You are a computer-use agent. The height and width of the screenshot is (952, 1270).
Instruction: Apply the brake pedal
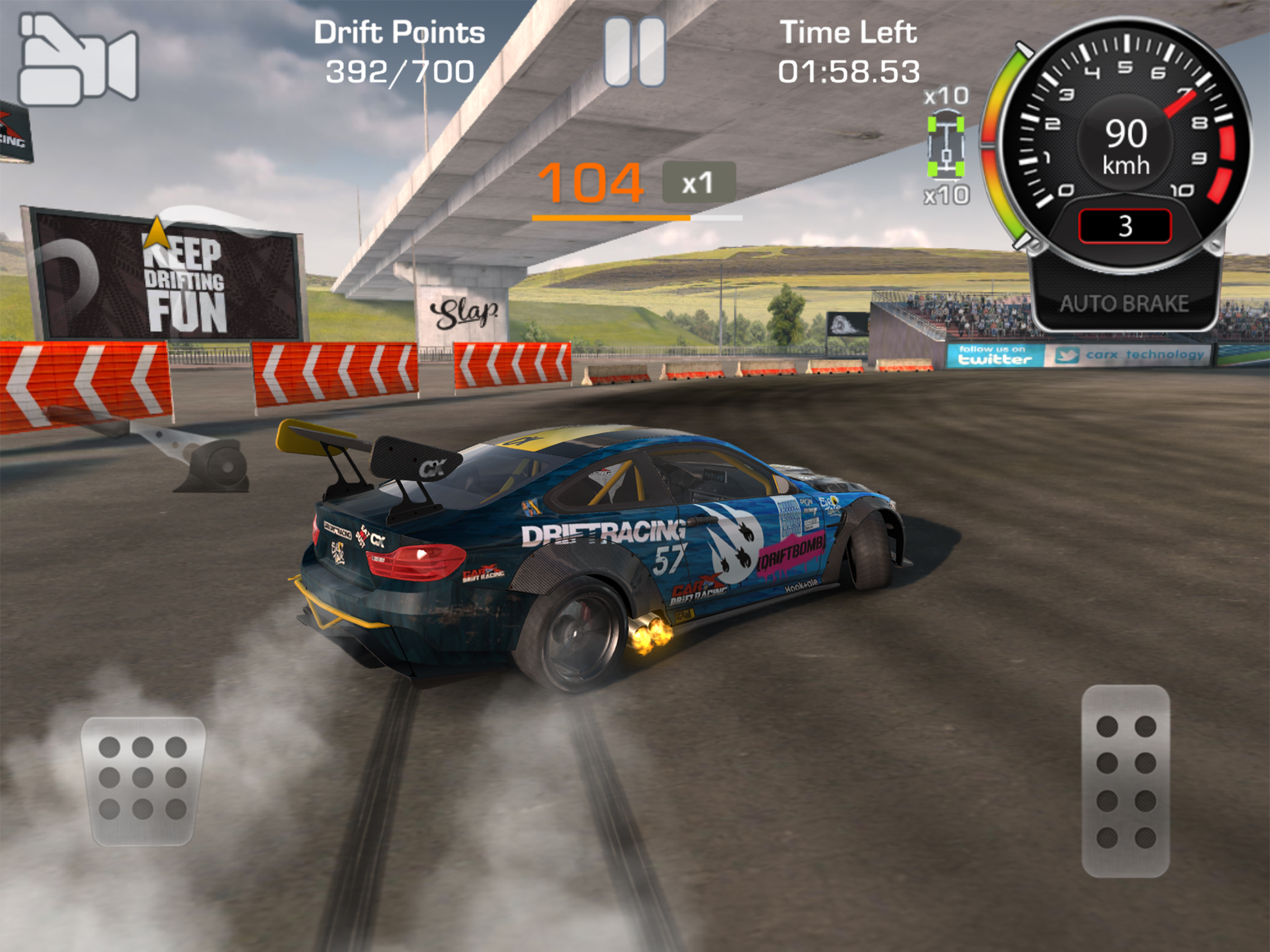point(143,781)
